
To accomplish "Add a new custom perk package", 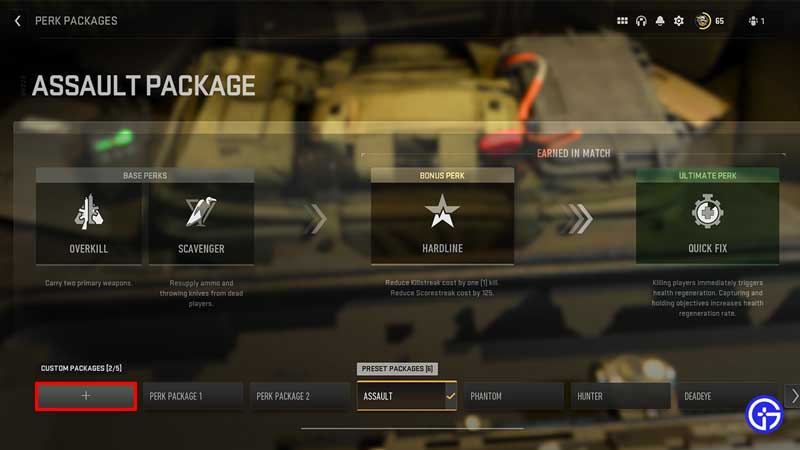I will [86, 396].
